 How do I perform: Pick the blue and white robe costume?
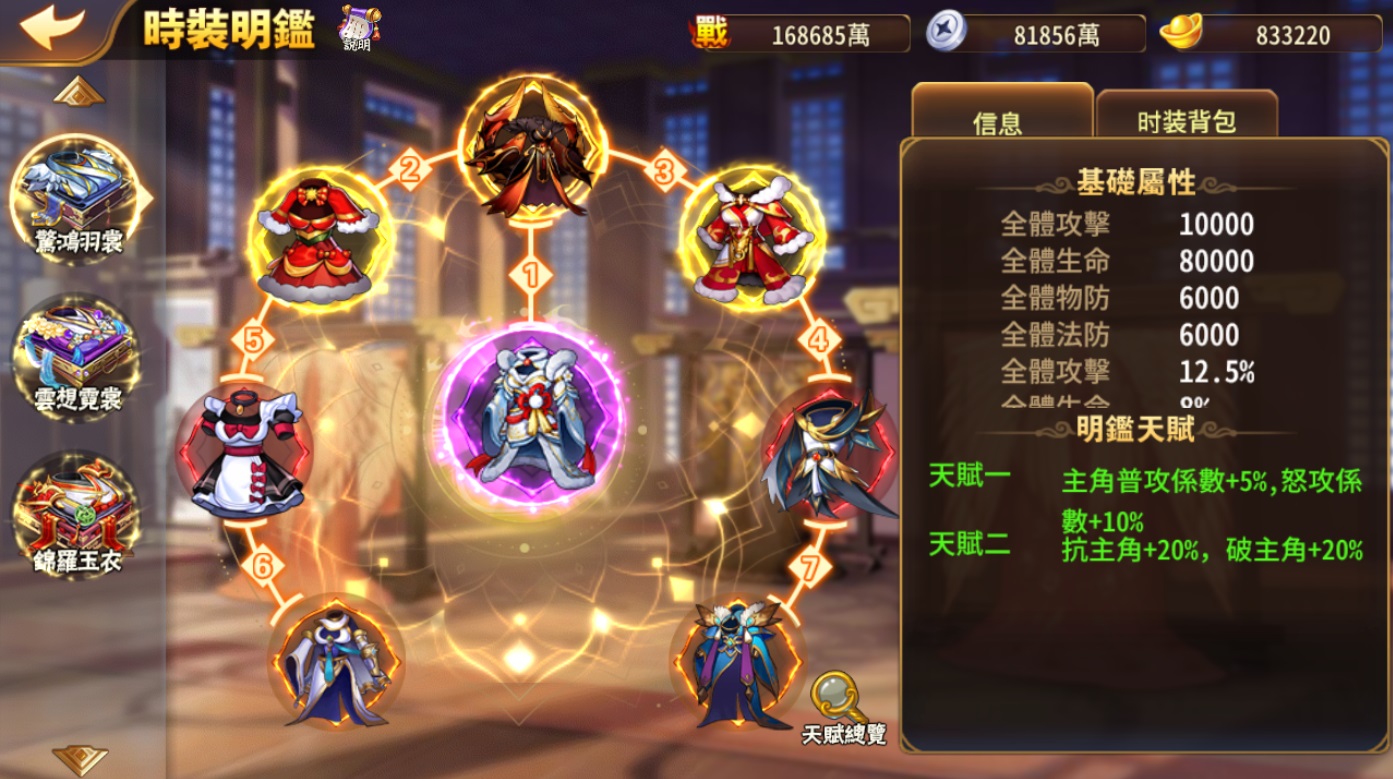(x=335, y=661)
